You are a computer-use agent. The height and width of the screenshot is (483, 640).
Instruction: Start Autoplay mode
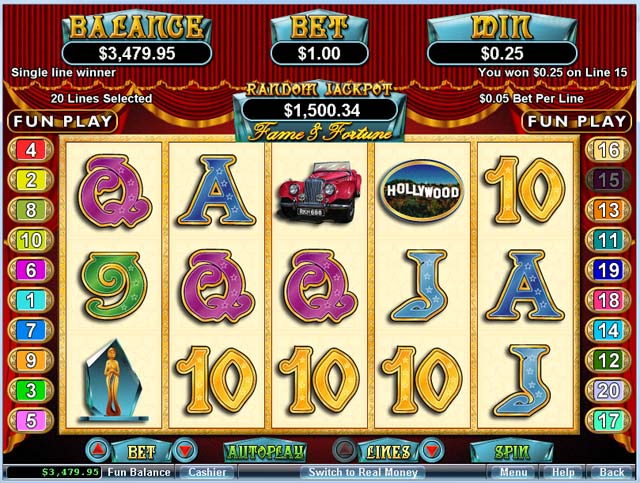[263, 451]
